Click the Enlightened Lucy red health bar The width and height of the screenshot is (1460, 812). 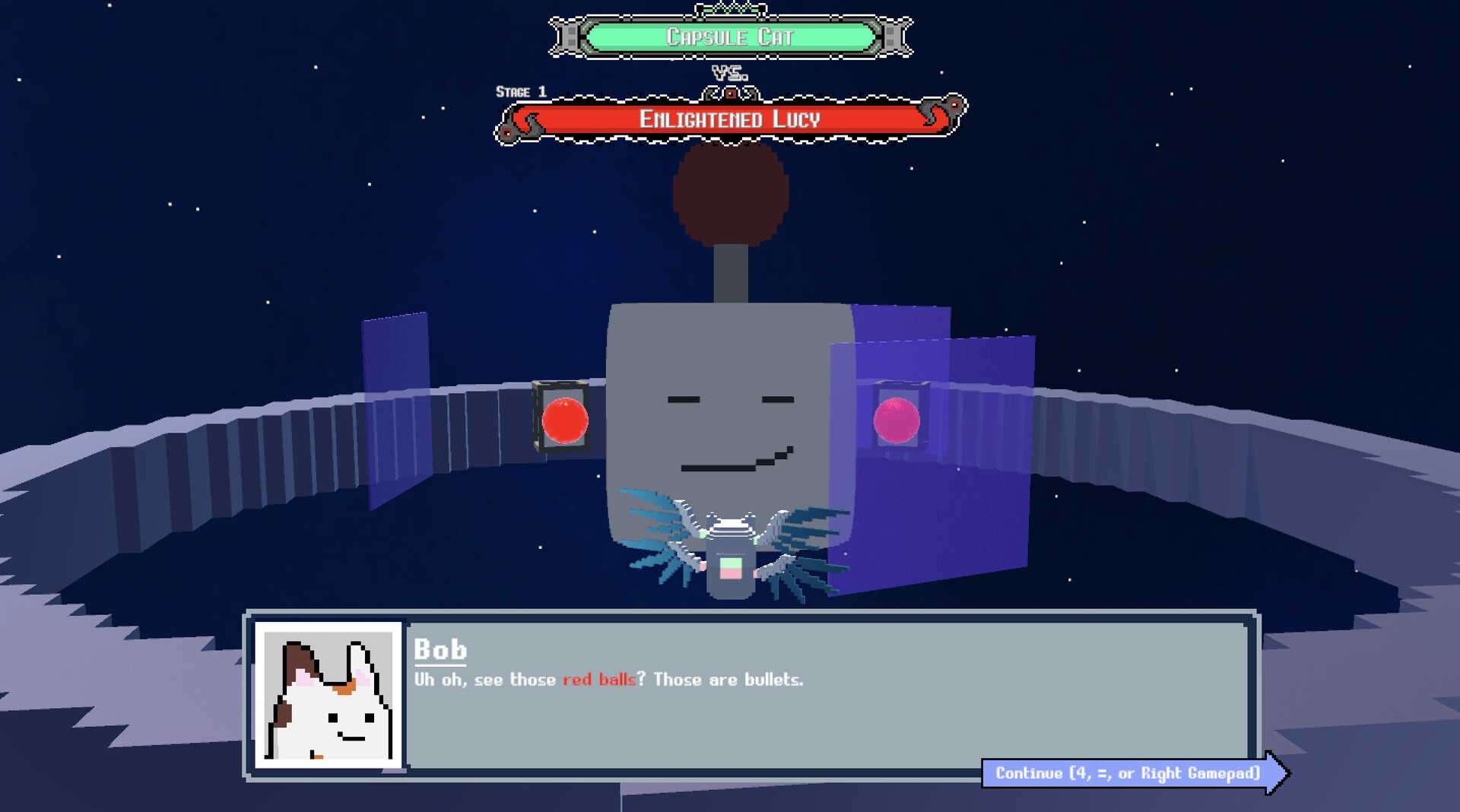click(730, 119)
